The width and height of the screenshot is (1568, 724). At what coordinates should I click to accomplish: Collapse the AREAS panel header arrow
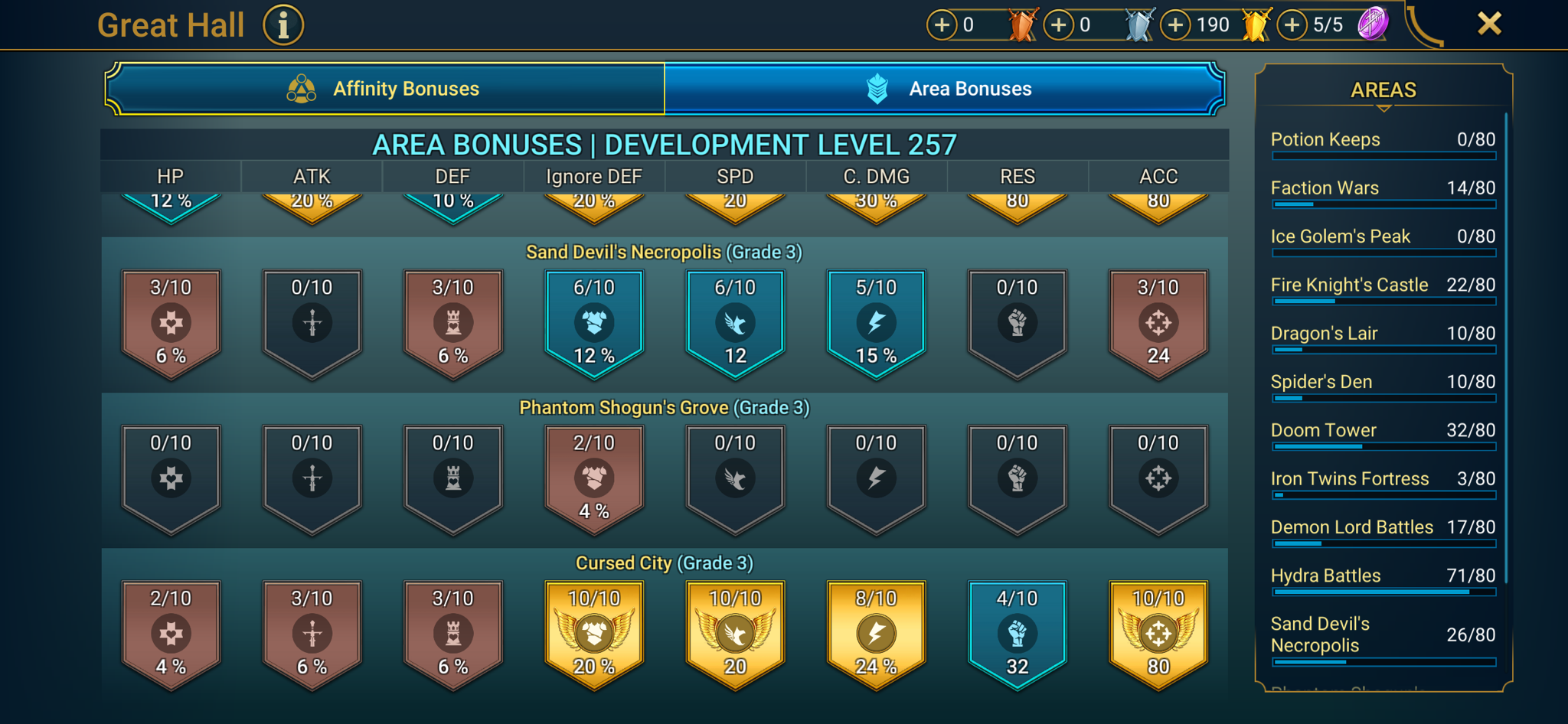pyautogui.click(x=1383, y=109)
